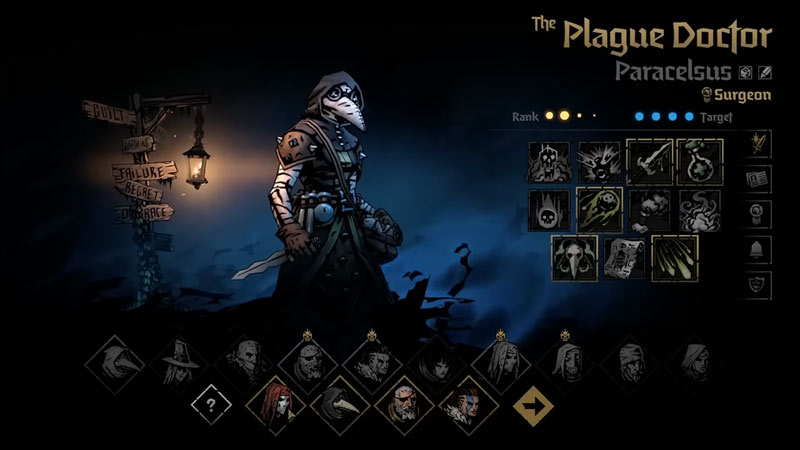Select the falling green streaks skill
The image size is (800, 450).
click(674, 257)
